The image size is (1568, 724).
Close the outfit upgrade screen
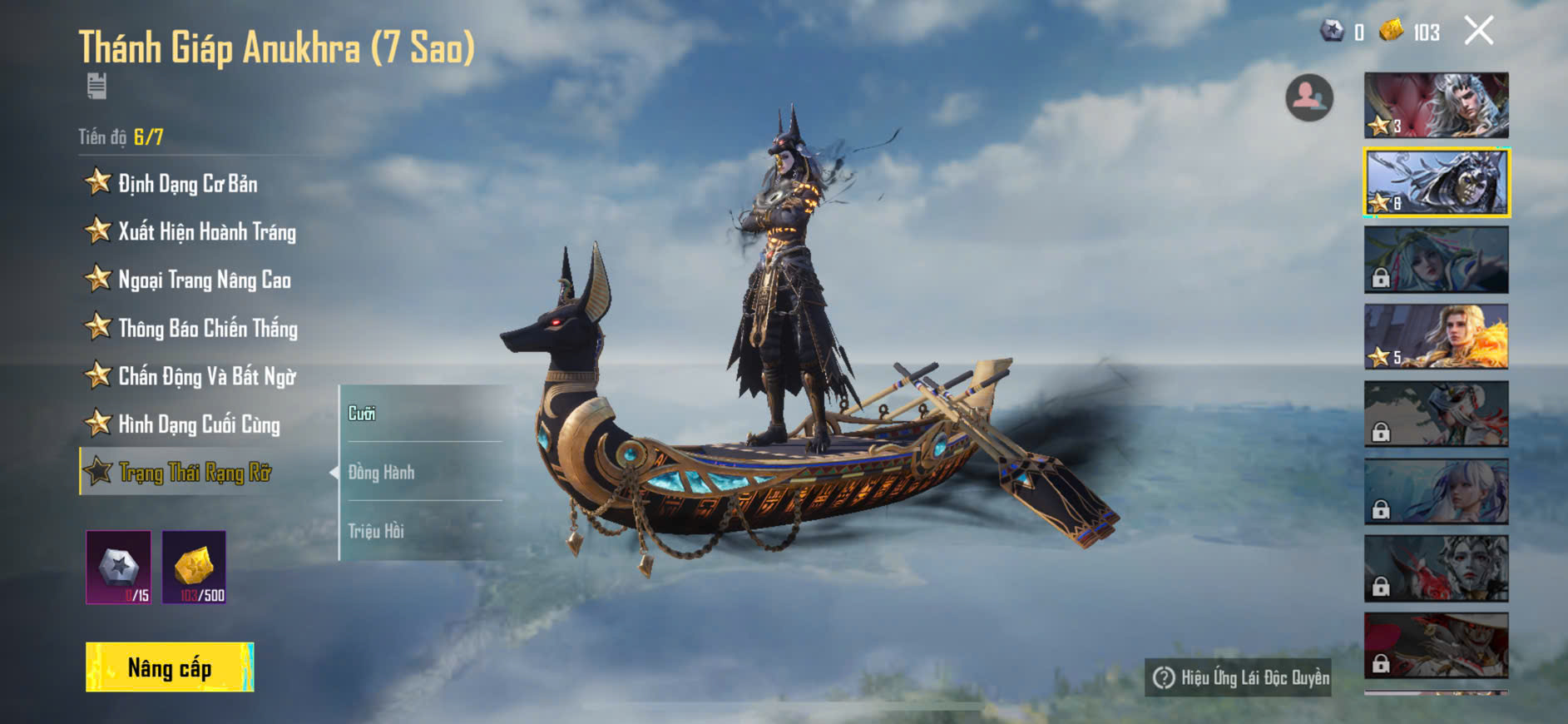pos(1478,32)
